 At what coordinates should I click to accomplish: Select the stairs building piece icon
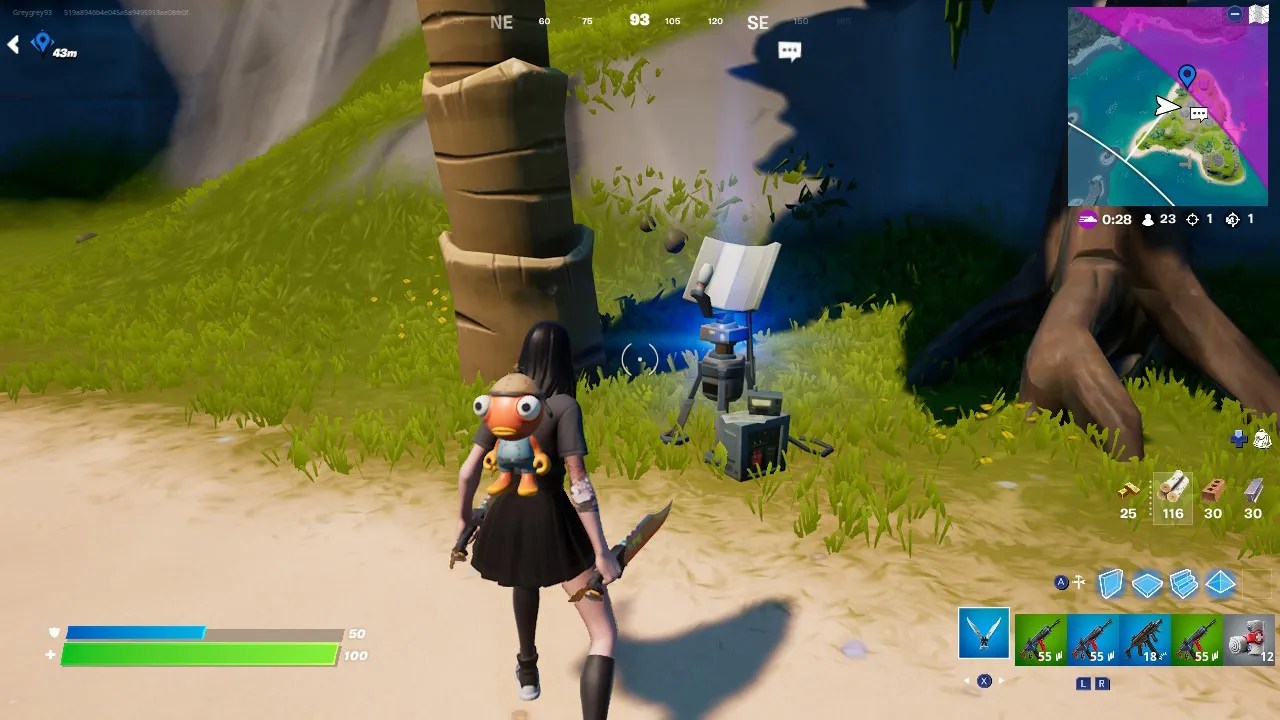point(1183,585)
